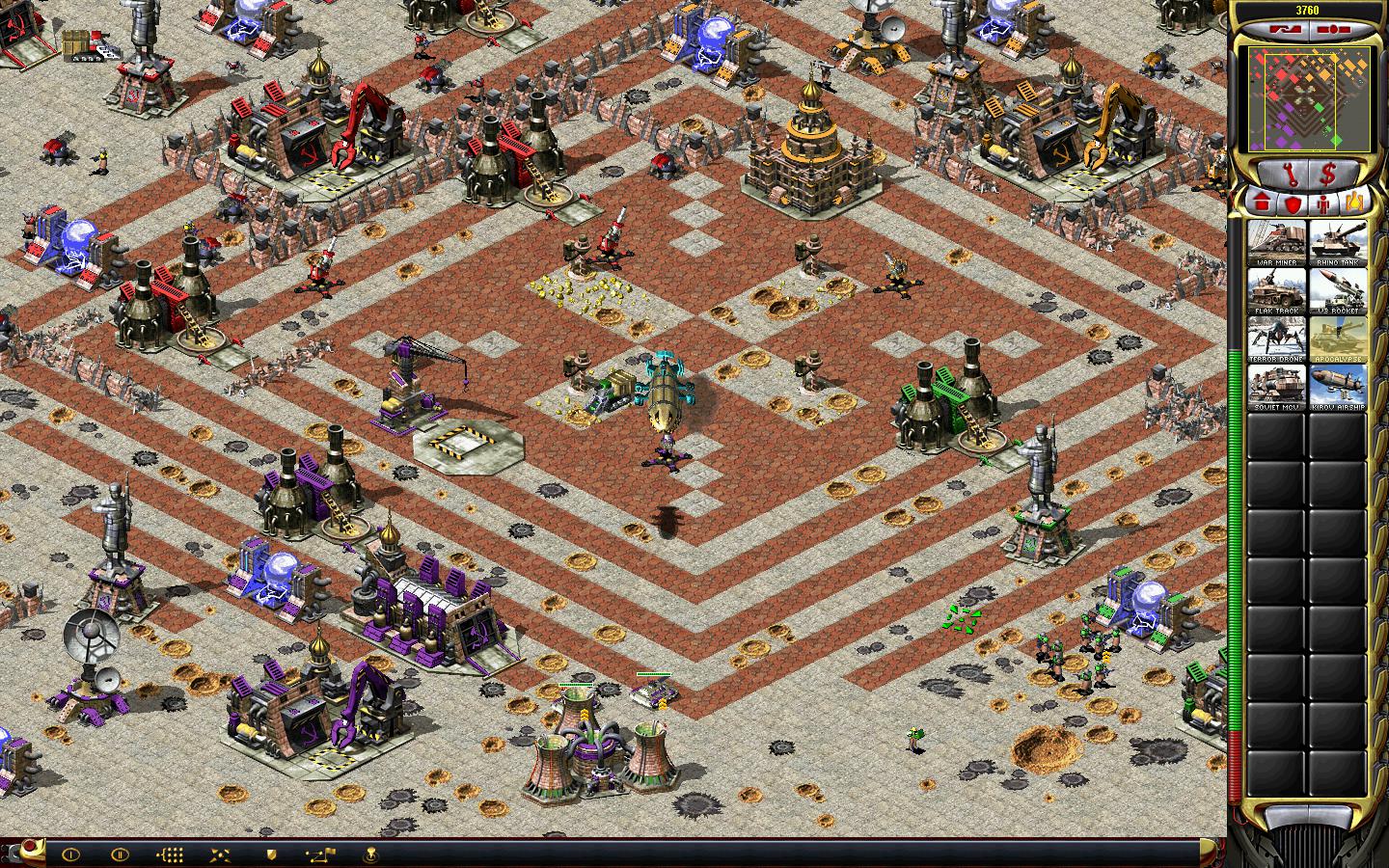Image resolution: width=1389 pixels, height=868 pixels.
Task: Choose the Apocalypse tank cameo
Action: click(1337, 339)
